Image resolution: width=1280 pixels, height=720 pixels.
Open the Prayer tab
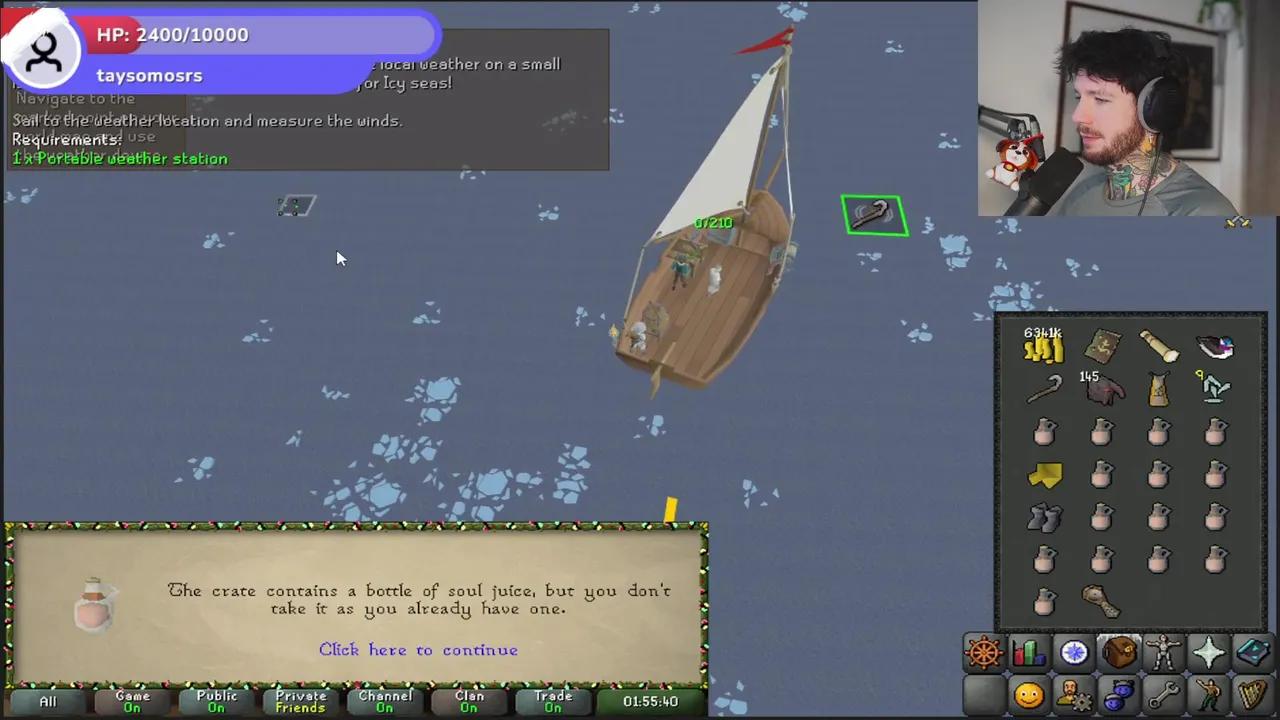click(1208, 652)
